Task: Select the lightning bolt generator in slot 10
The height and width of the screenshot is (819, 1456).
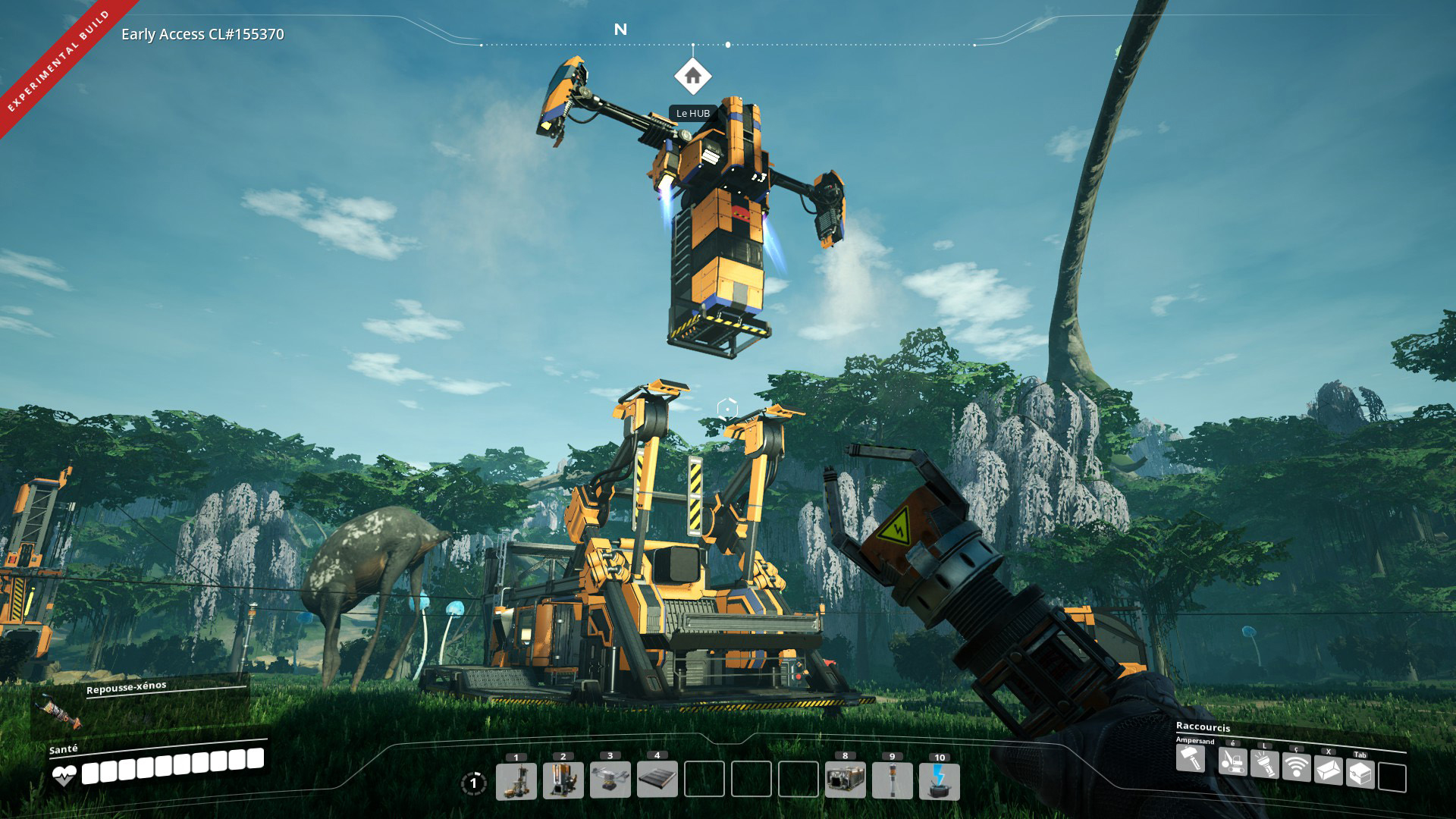Action: click(940, 781)
